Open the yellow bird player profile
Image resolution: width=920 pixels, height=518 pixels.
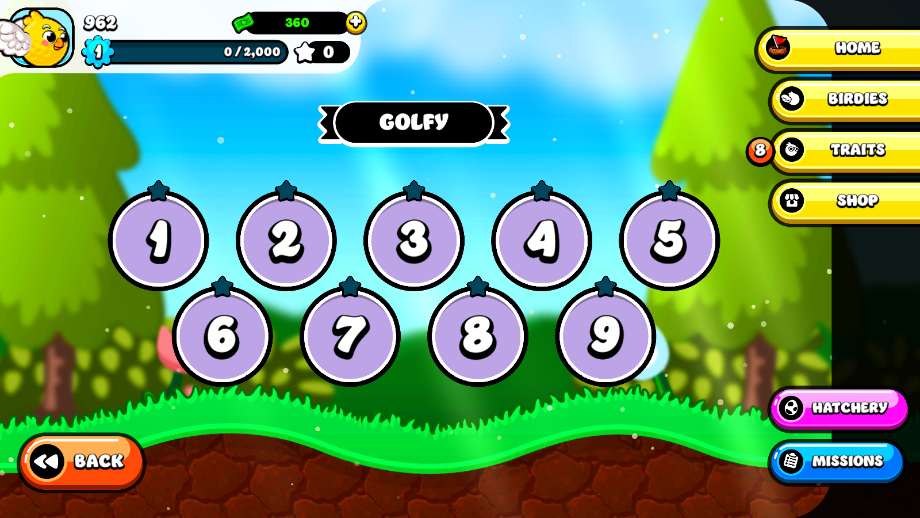tap(40, 37)
